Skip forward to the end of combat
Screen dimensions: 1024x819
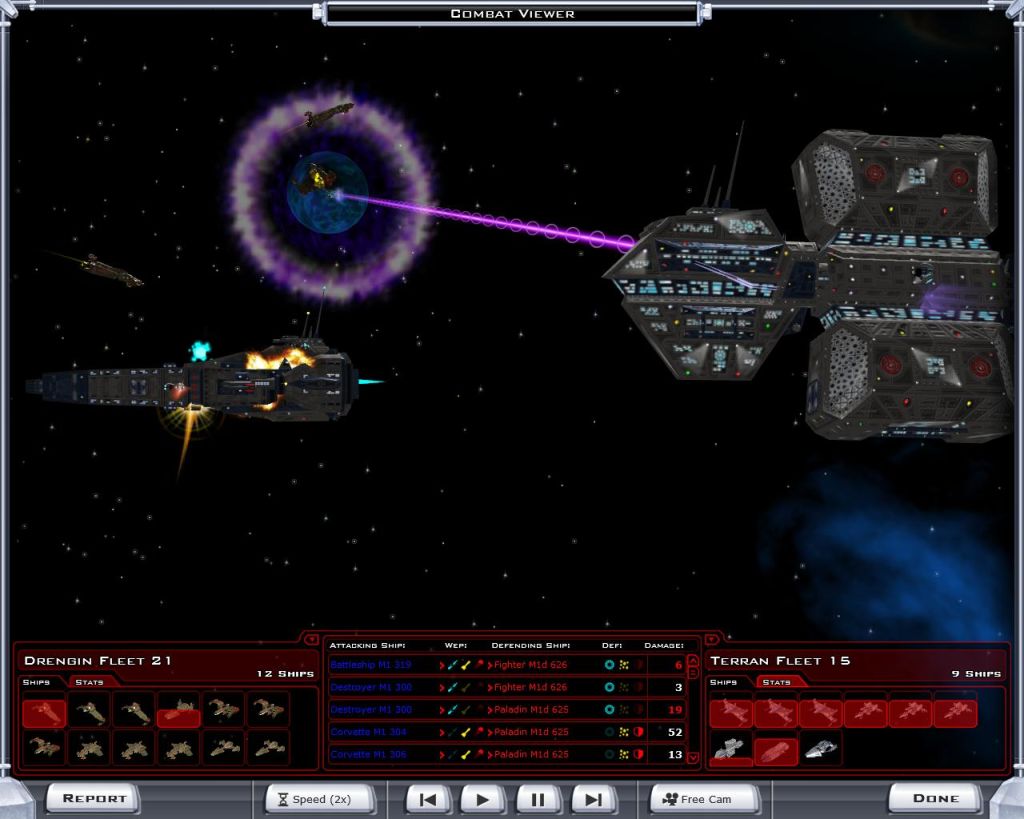point(593,799)
